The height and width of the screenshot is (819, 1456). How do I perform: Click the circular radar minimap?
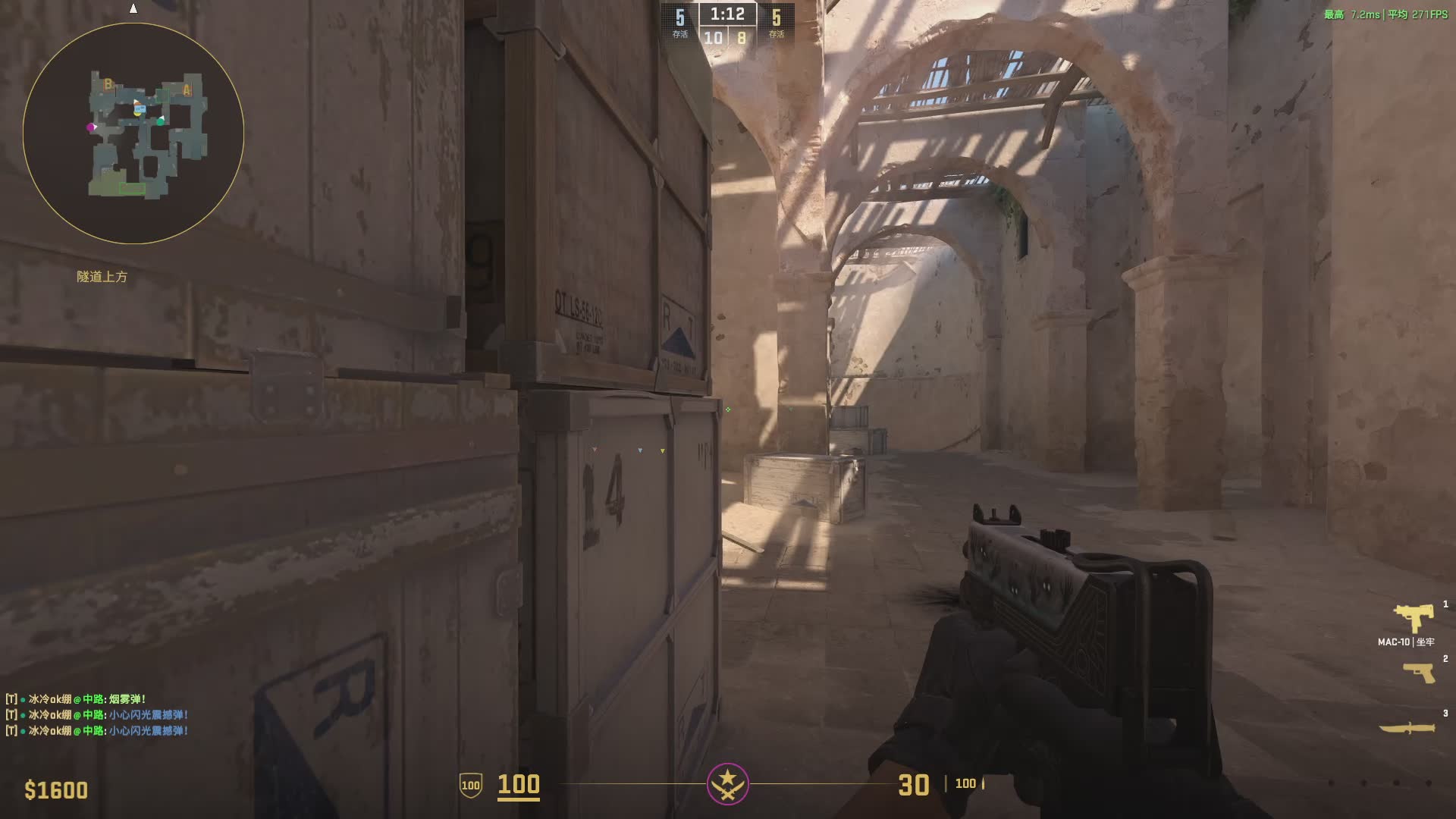(x=133, y=133)
